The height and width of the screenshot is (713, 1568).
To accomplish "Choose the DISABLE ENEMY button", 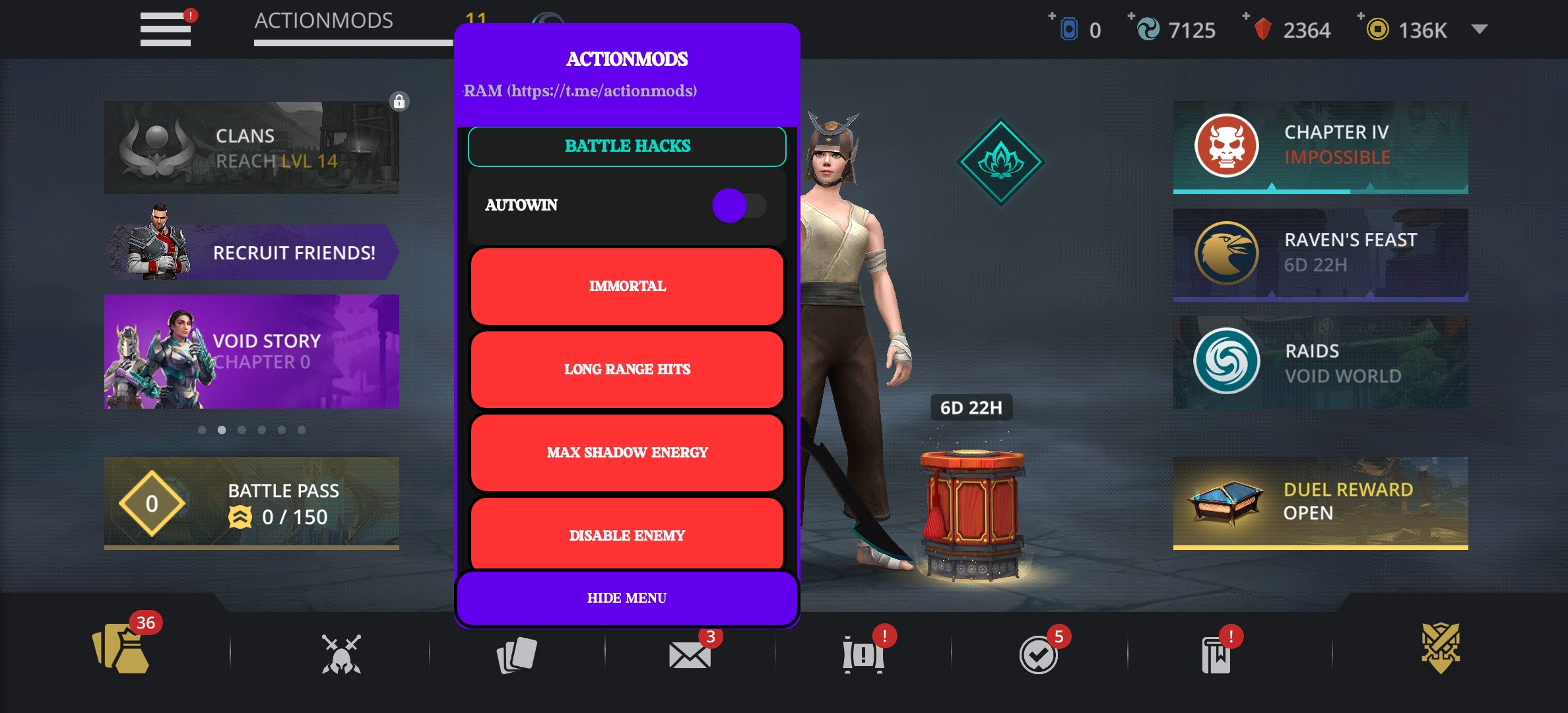I will click(627, 535).
